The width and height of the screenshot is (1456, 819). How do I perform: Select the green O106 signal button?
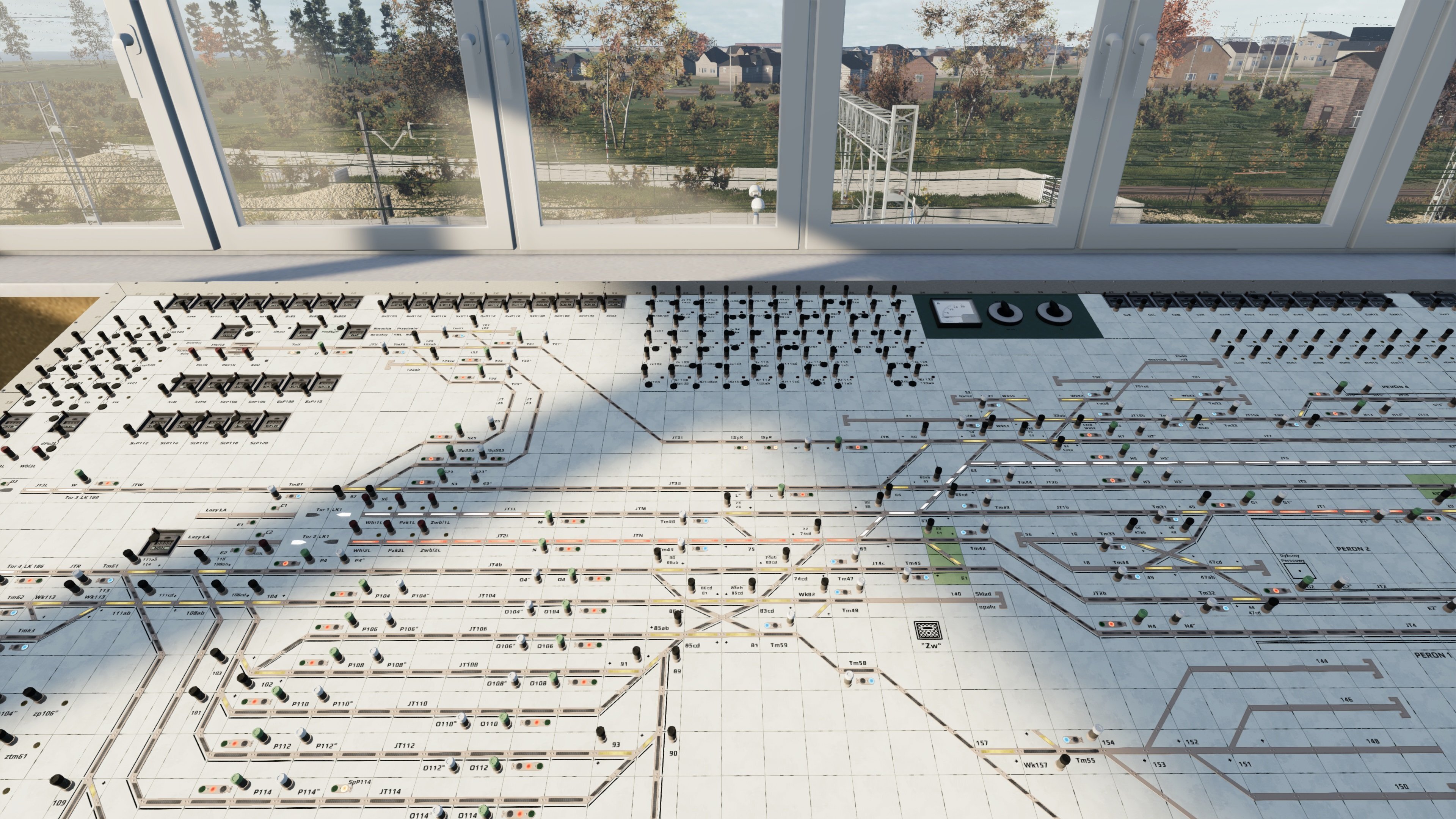pyautogui.click(x=560, y=640)
